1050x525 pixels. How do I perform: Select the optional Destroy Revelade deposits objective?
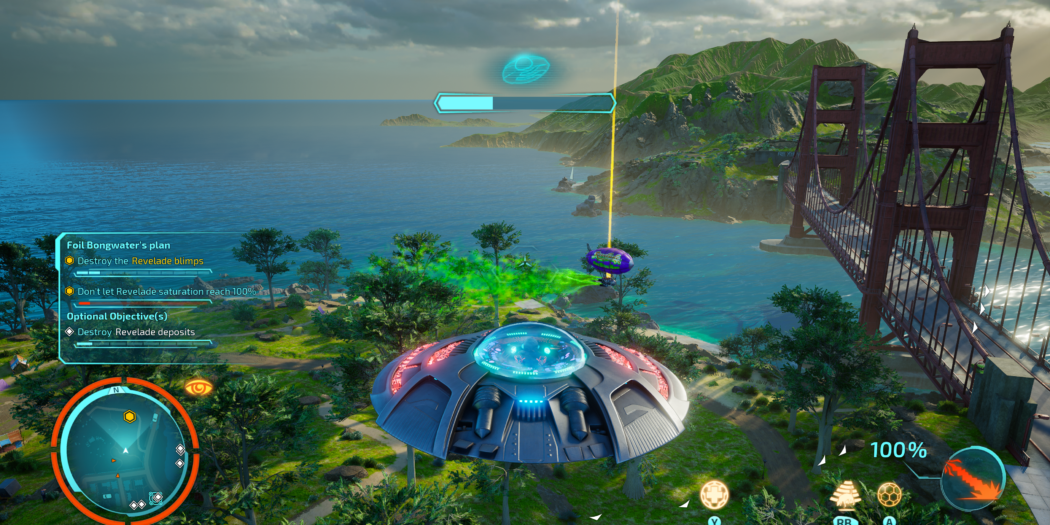tap(136, 332)
